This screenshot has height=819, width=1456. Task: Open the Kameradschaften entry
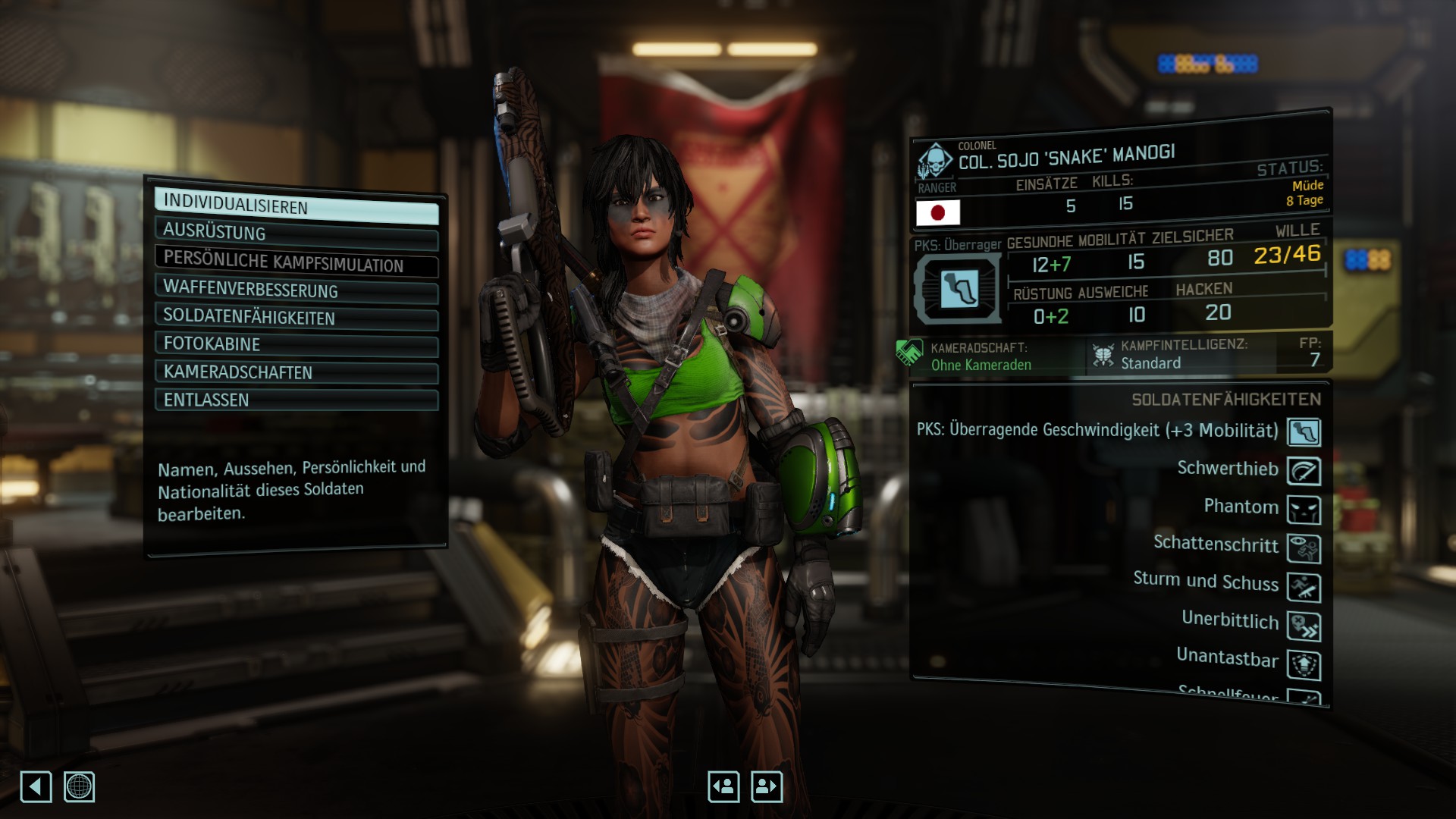pos(296,372)
